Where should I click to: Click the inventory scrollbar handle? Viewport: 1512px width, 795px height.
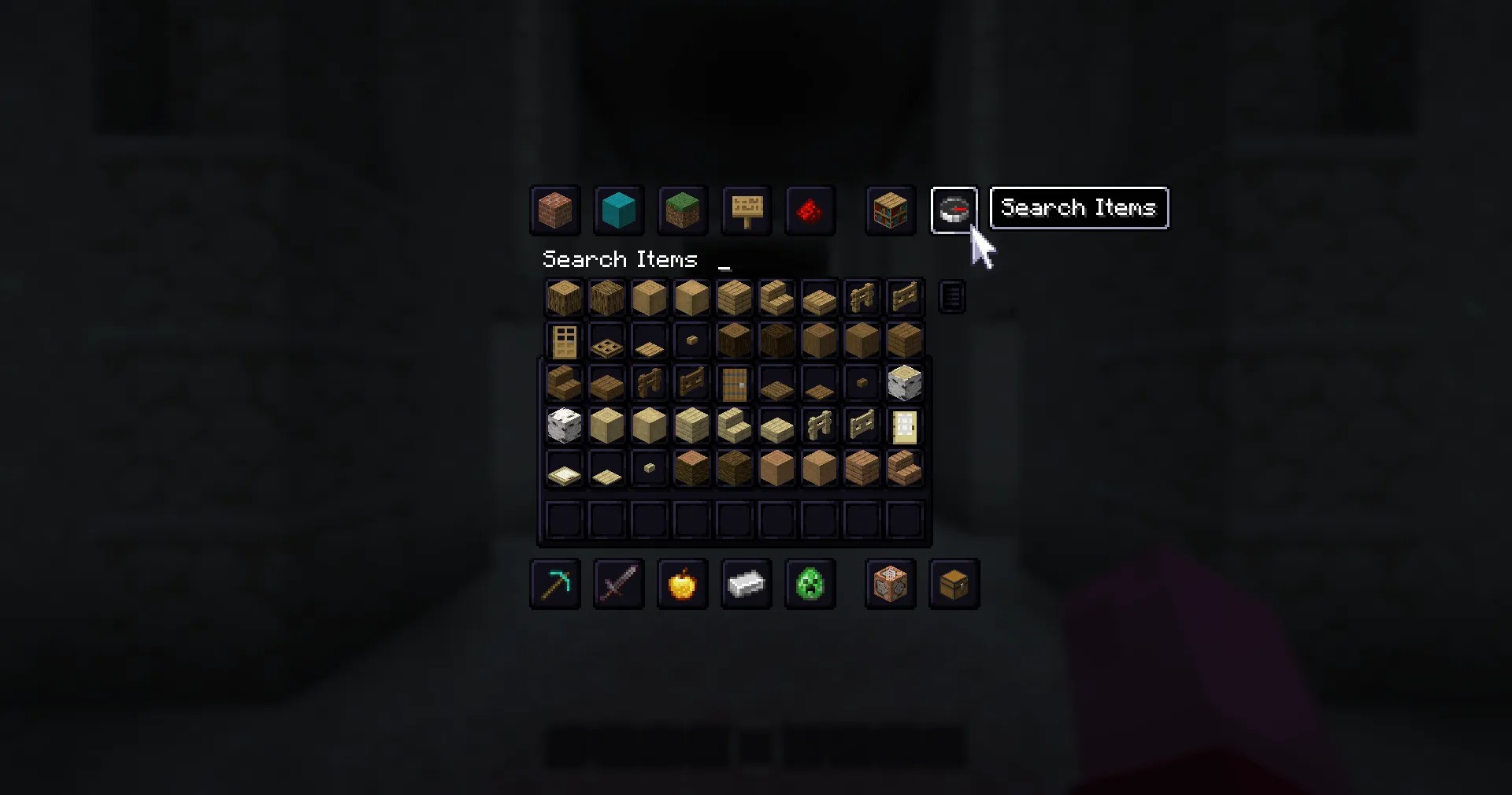[x=952, y=296]
